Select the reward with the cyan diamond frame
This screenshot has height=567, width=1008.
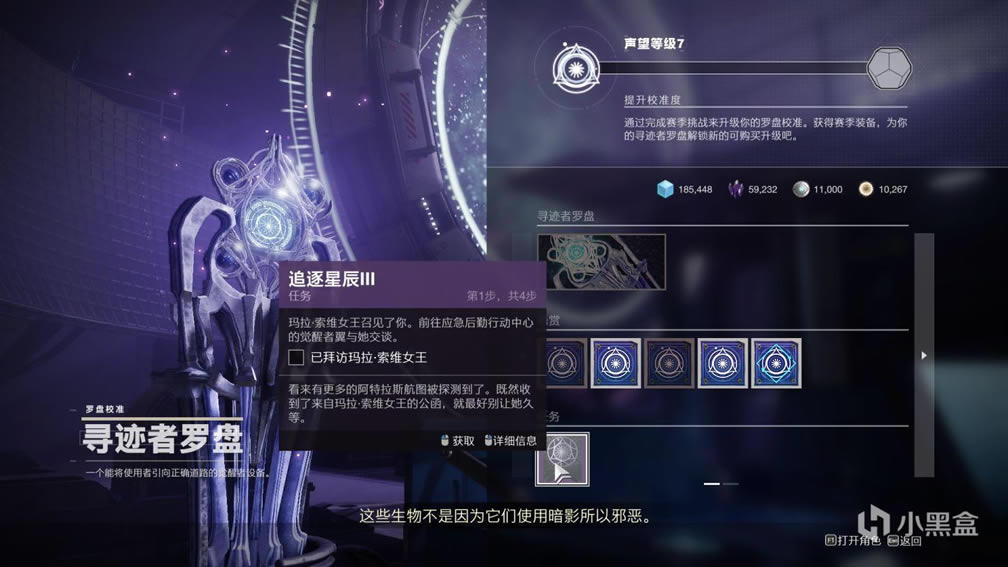pyautogui.click(x=776, y=362)
